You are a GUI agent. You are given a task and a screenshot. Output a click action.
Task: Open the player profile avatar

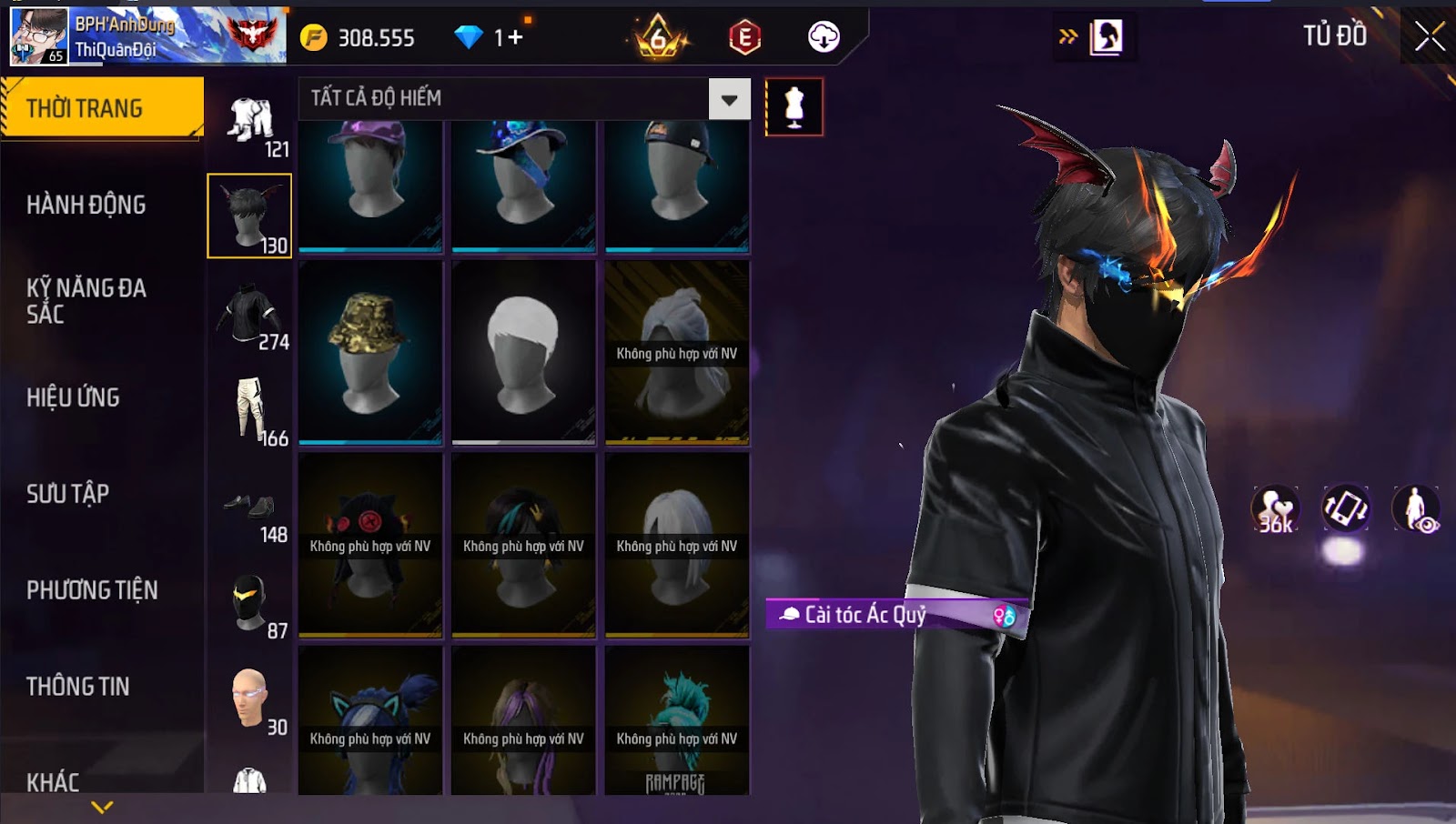coord(38,36)
